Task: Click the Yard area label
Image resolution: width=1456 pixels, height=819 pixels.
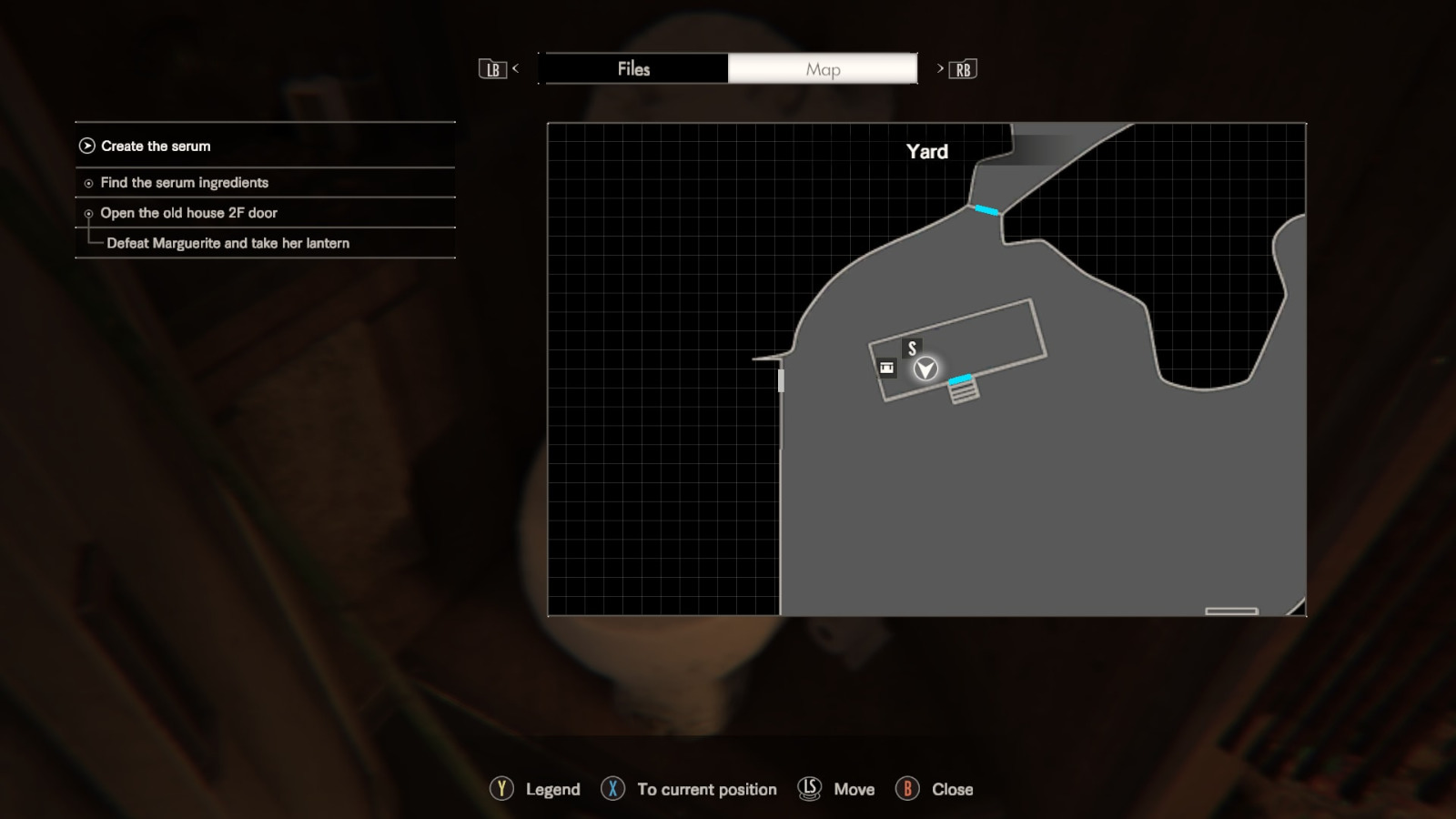Action: (926, 152)
